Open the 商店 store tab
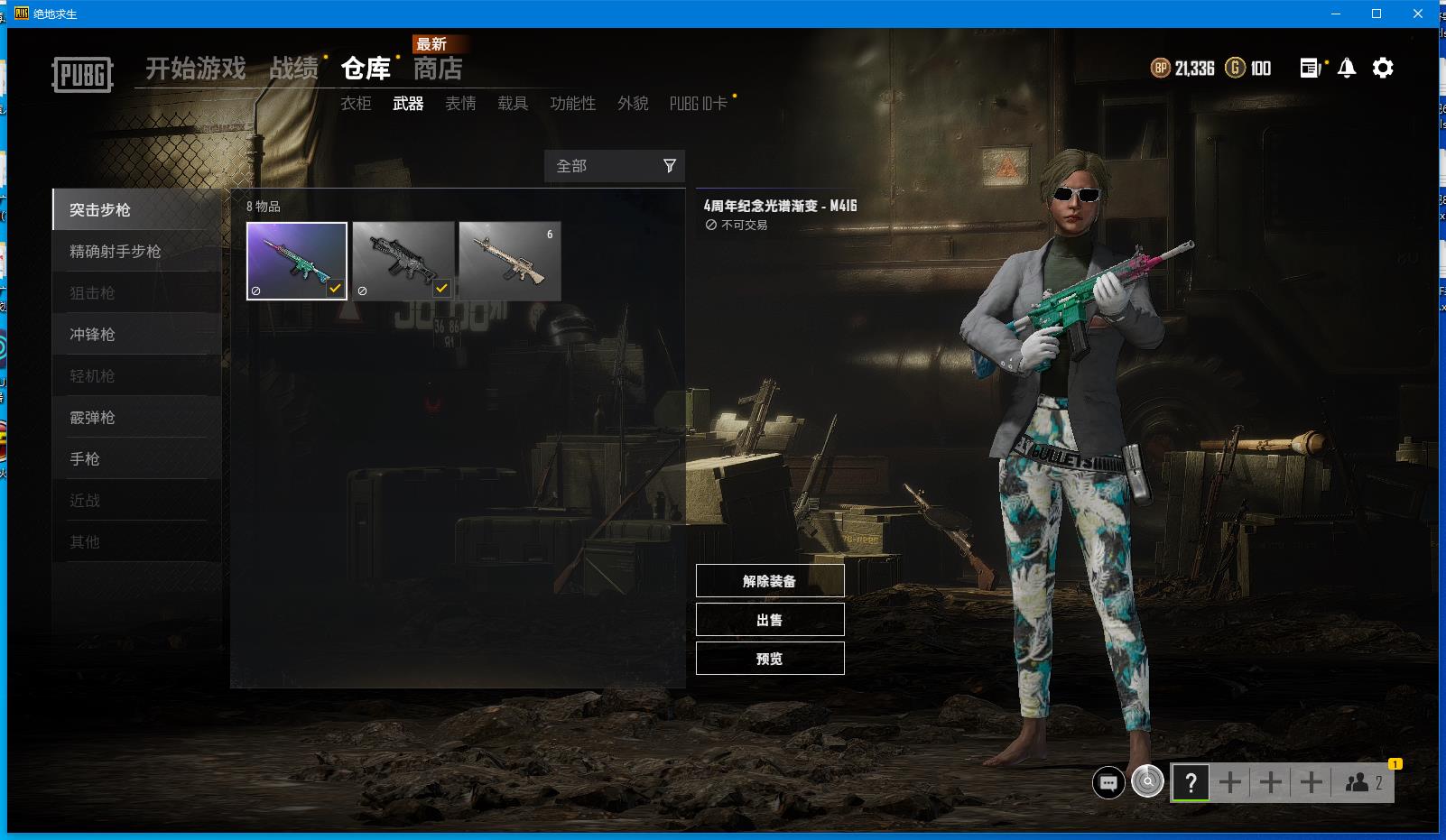 coord(438,69)
